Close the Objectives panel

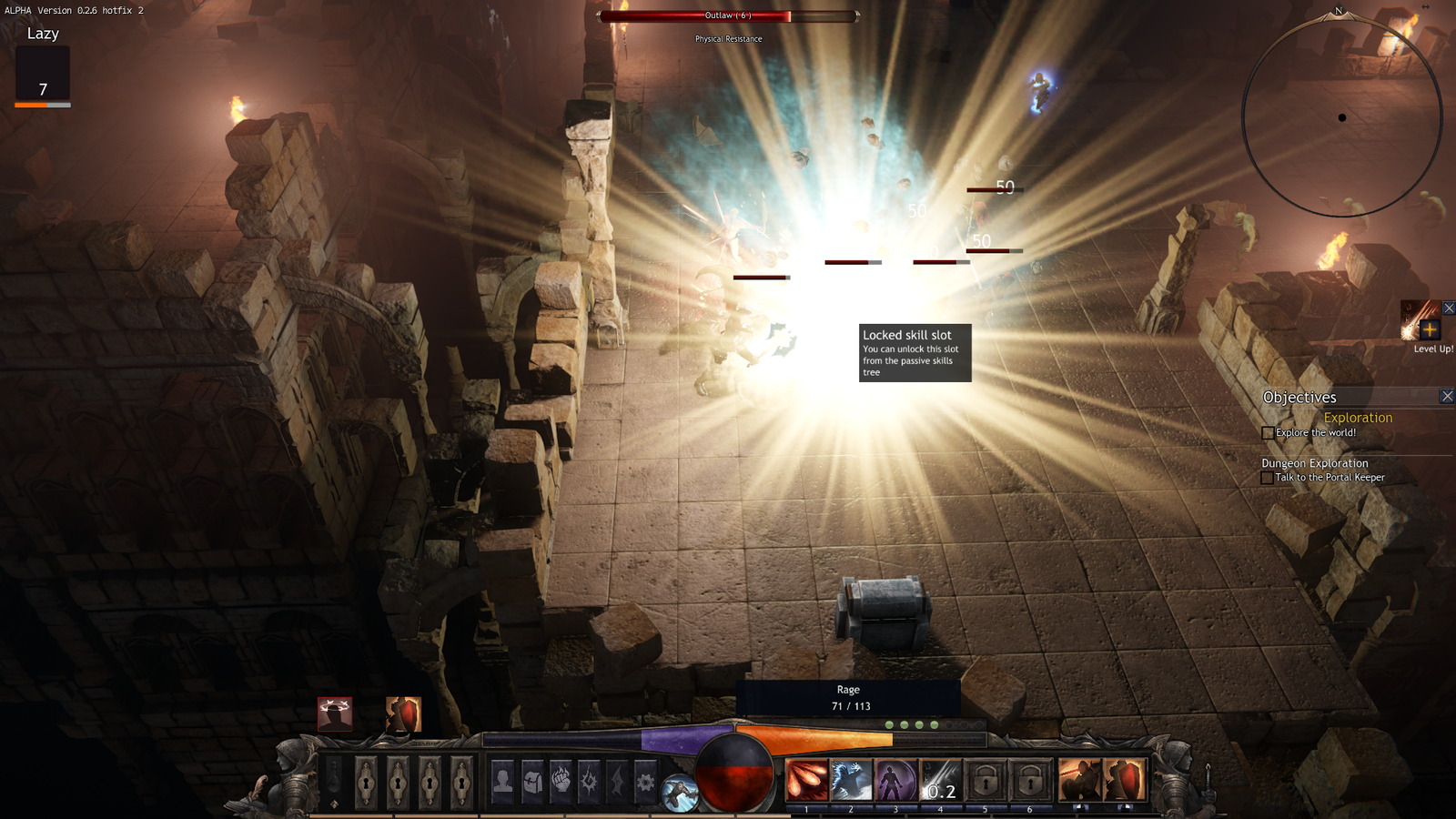(x=1447, y=396)
